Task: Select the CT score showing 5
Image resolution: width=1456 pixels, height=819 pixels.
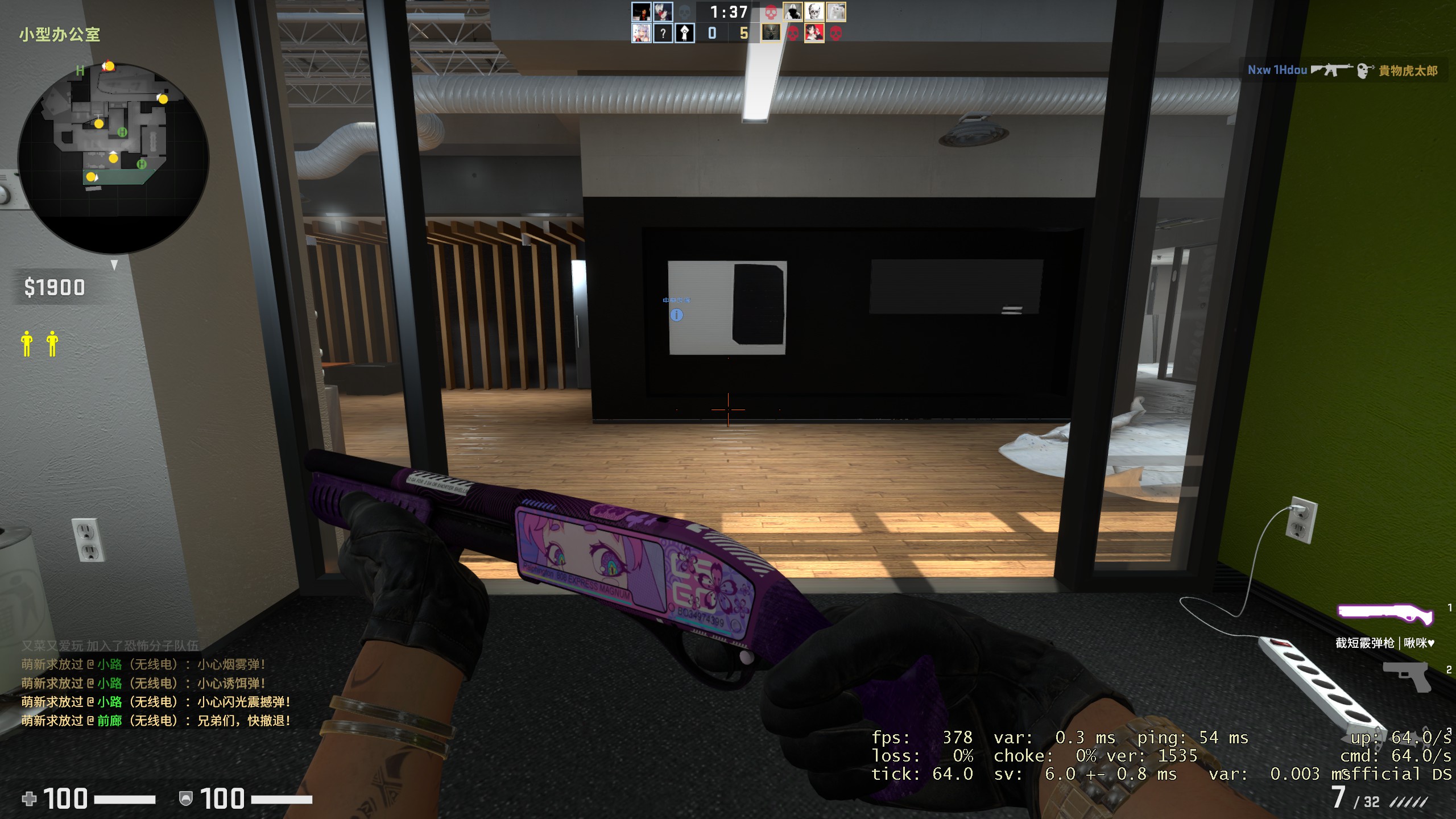Action: 743,34
